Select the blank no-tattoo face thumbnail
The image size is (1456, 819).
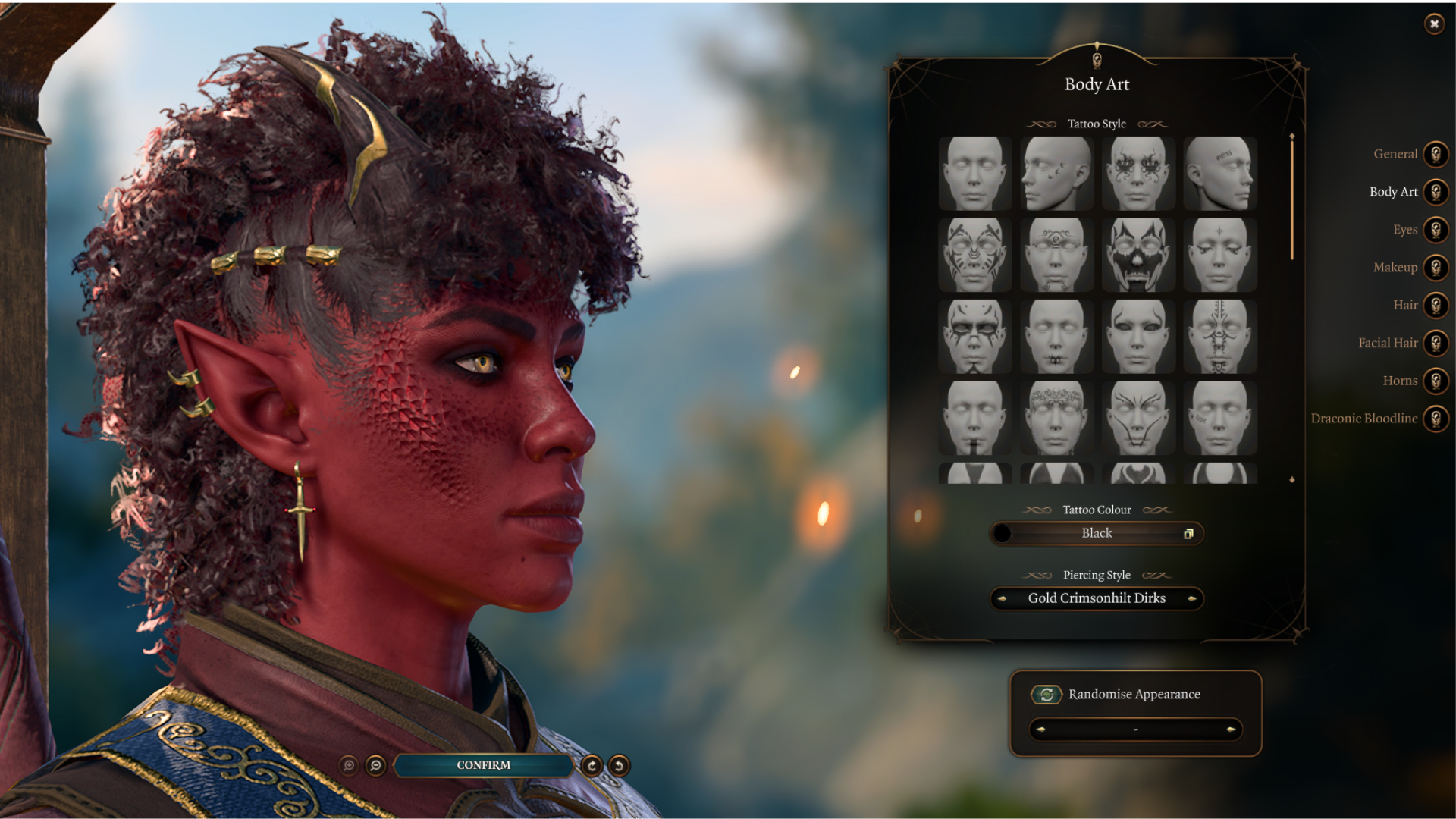point(974,173)
